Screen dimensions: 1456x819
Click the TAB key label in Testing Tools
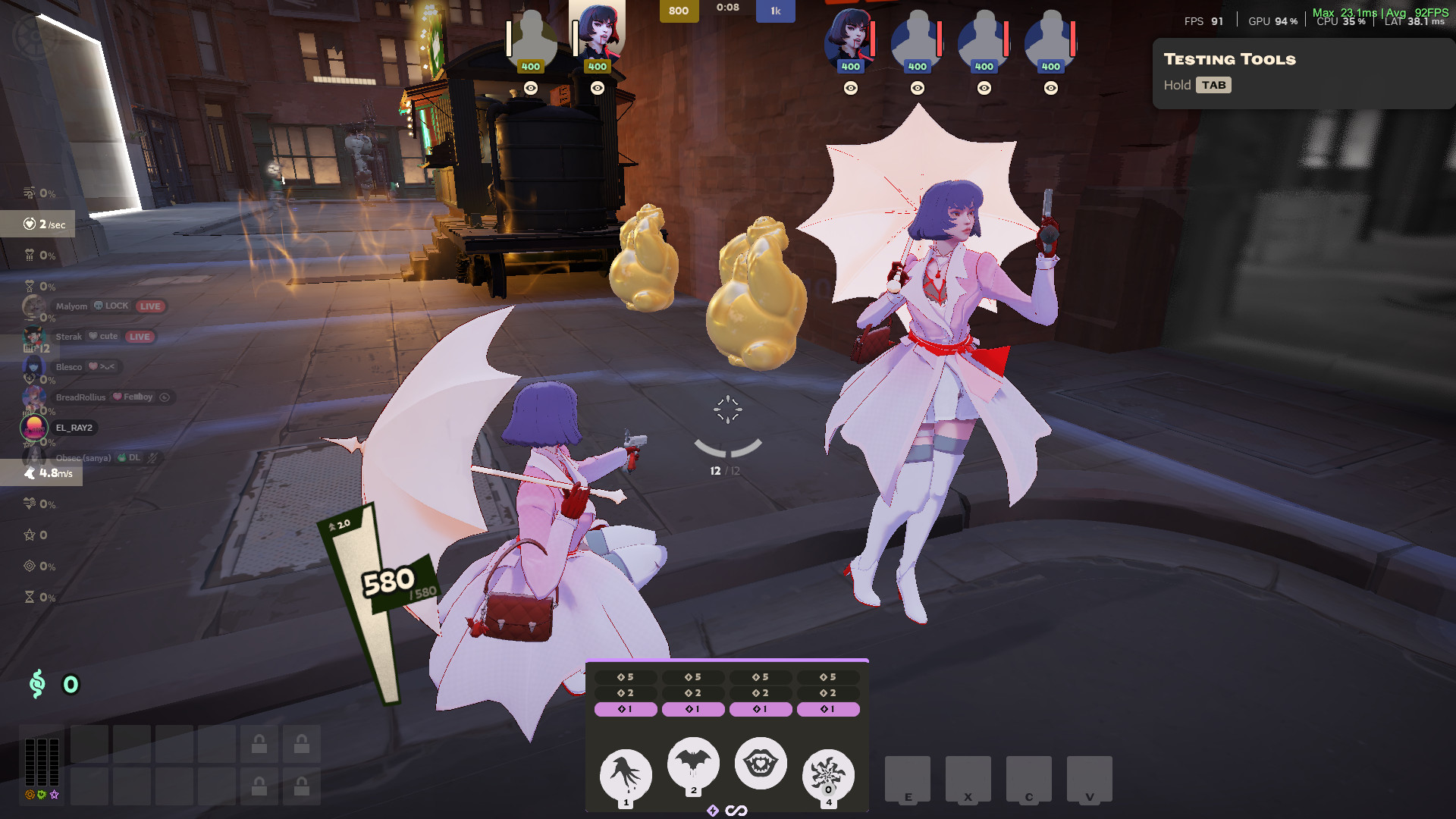tap(1215, 85)
